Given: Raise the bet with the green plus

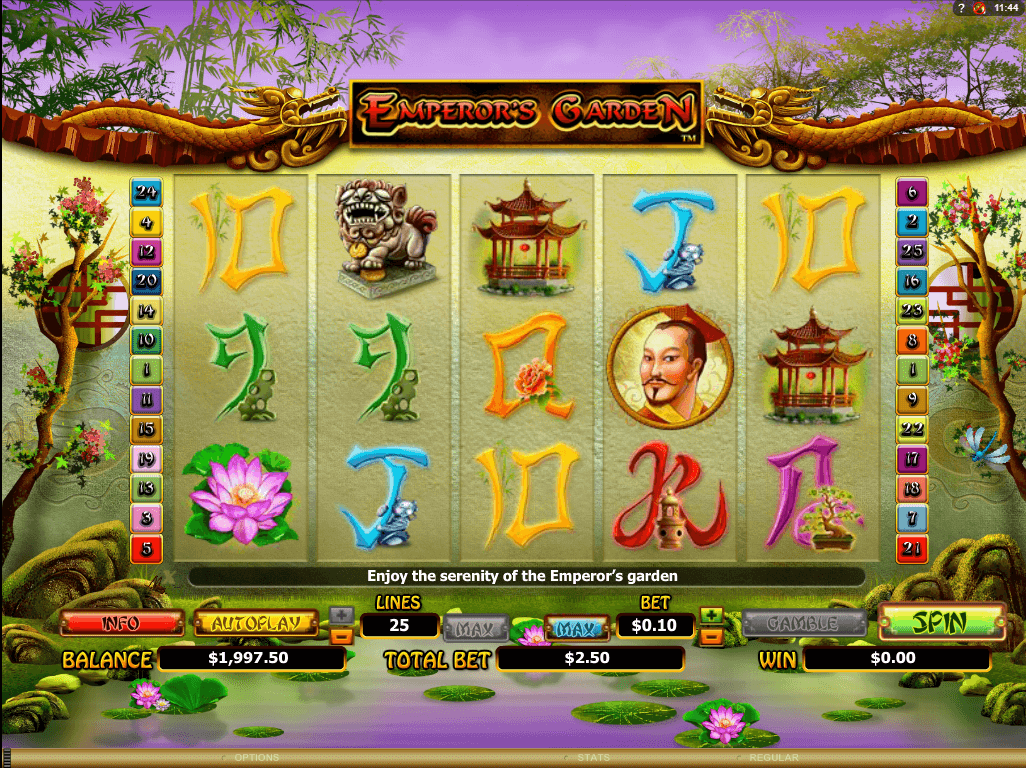Looking at the screenshot, I should coord(711,615).
